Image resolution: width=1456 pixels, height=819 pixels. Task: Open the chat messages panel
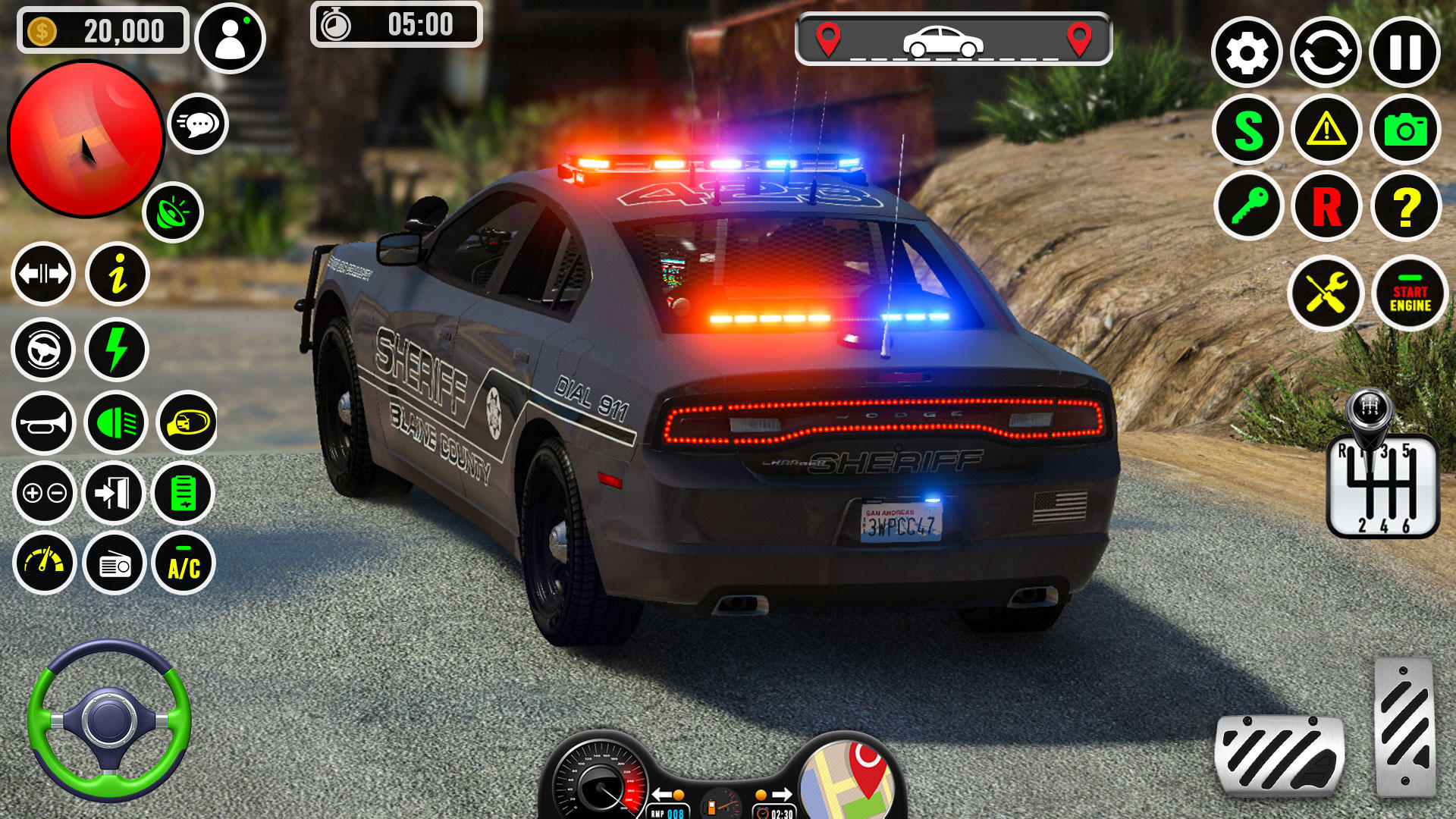199,124
